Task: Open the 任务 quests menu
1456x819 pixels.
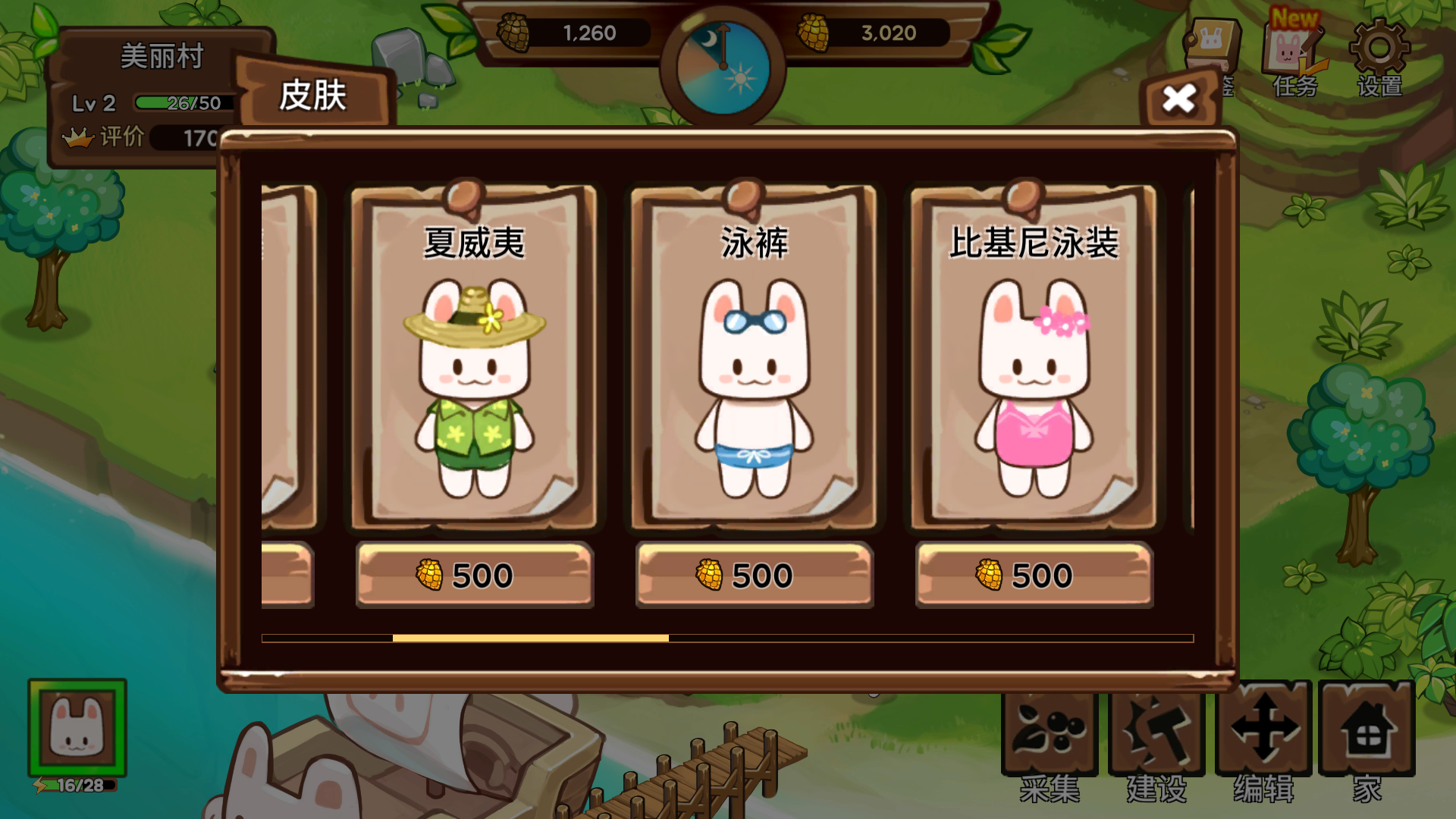Action: coord(1294,57)
